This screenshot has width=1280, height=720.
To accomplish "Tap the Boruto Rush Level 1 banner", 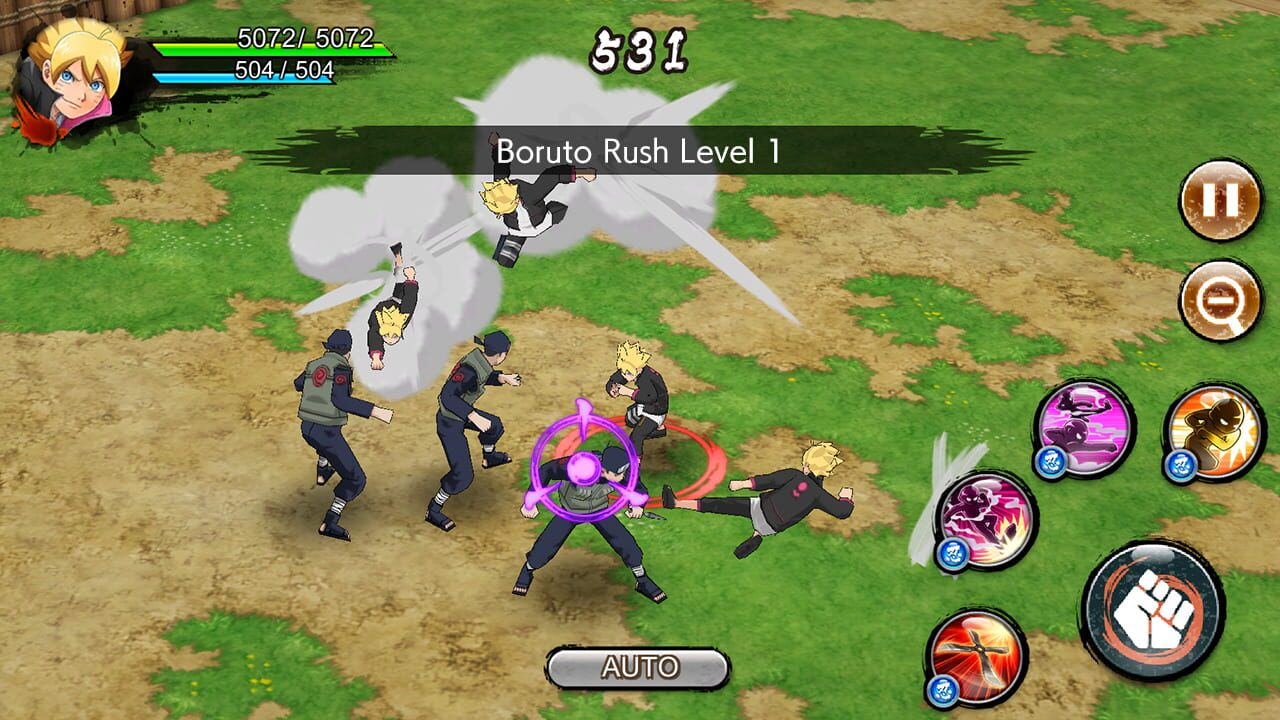I will [638, 150].
